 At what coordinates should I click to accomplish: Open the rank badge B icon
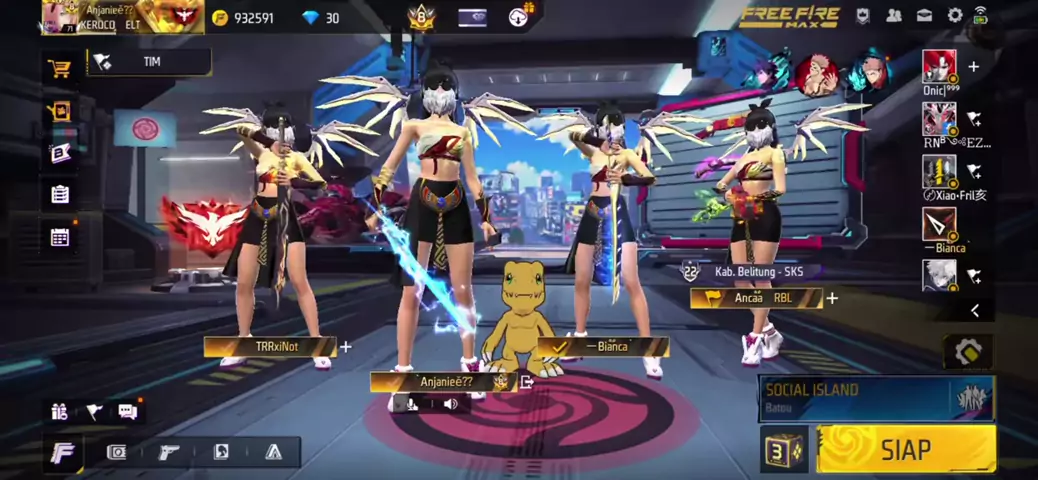421,17
